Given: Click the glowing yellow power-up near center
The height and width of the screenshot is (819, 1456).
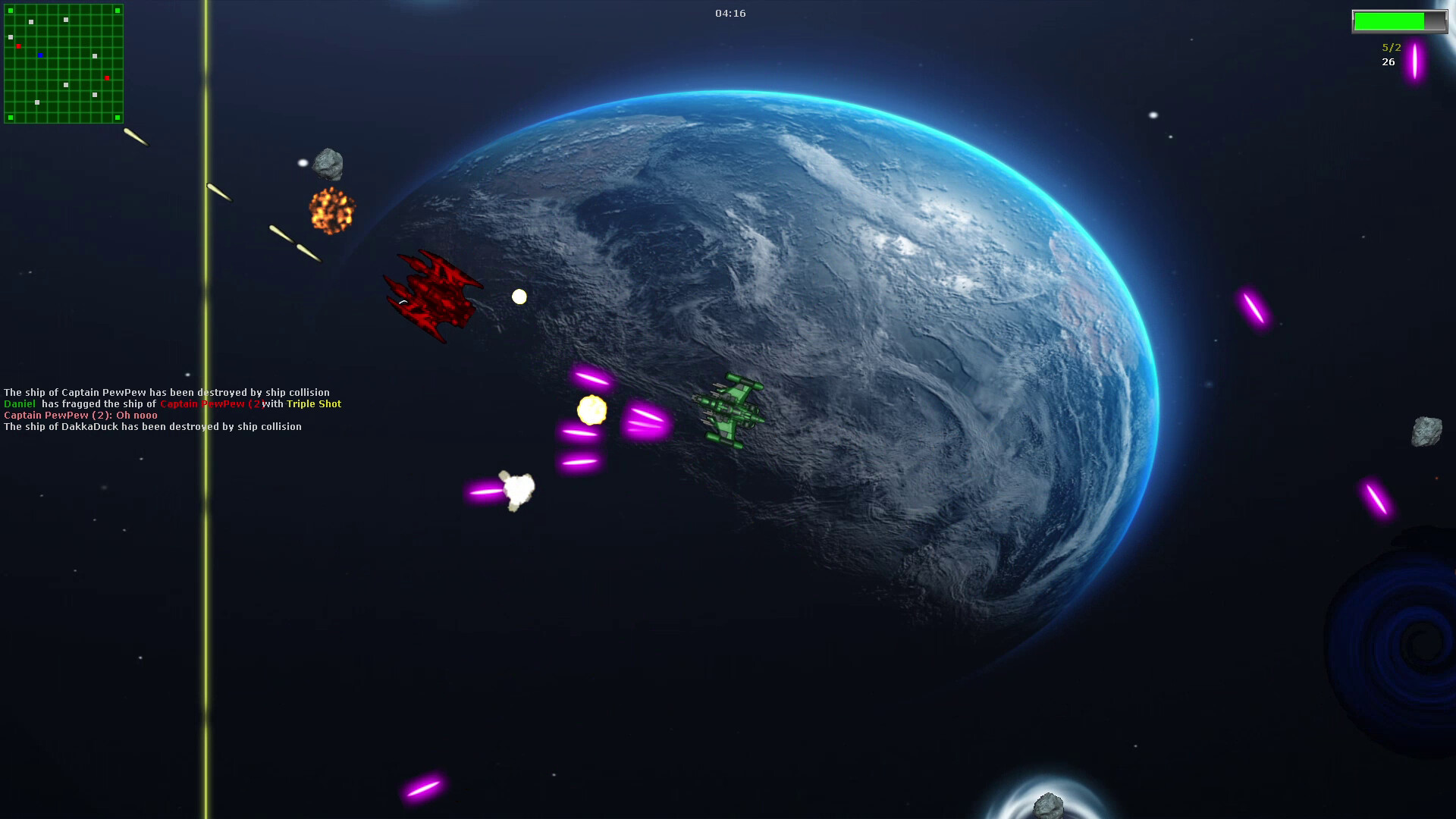Looking at the screenshot, I should pyautogui.click(x=591, y=410).
